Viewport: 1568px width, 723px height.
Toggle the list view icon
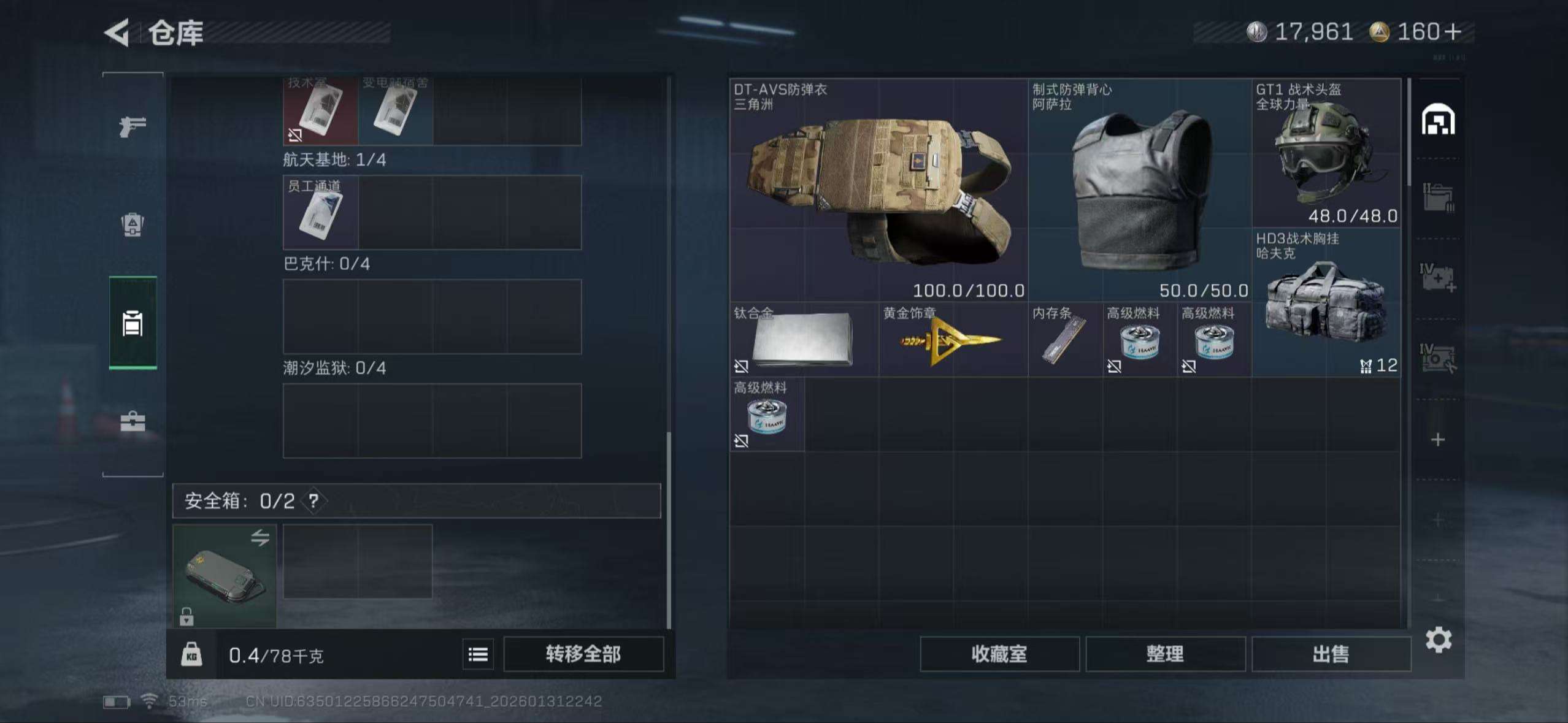(478, 654)
